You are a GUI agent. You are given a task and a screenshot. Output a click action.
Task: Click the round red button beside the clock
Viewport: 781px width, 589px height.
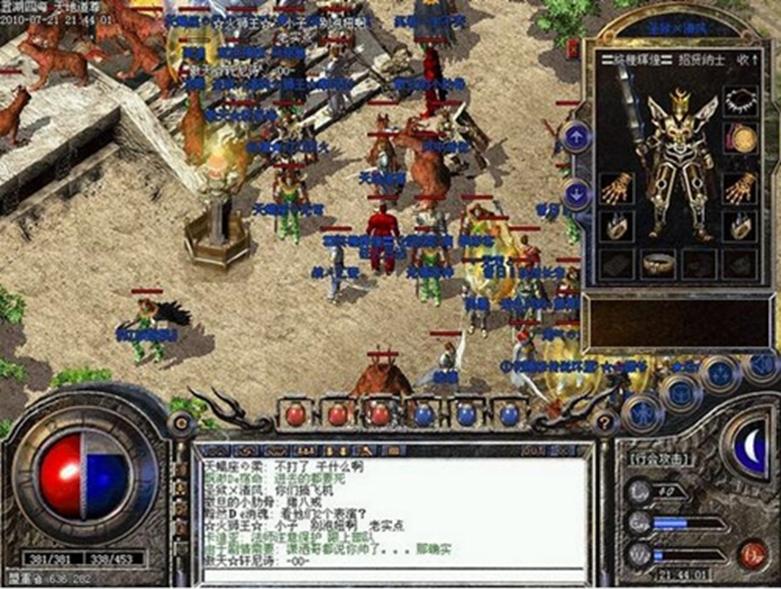point(751,553)
